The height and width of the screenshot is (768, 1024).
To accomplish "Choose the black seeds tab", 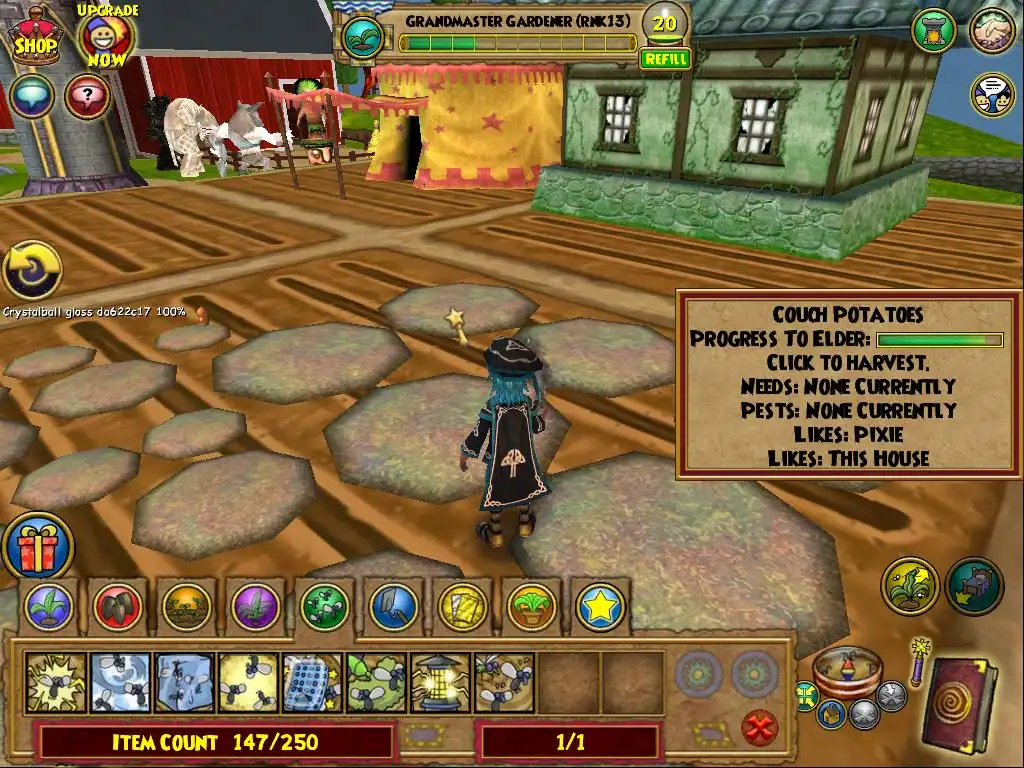I will click(118, 606).
